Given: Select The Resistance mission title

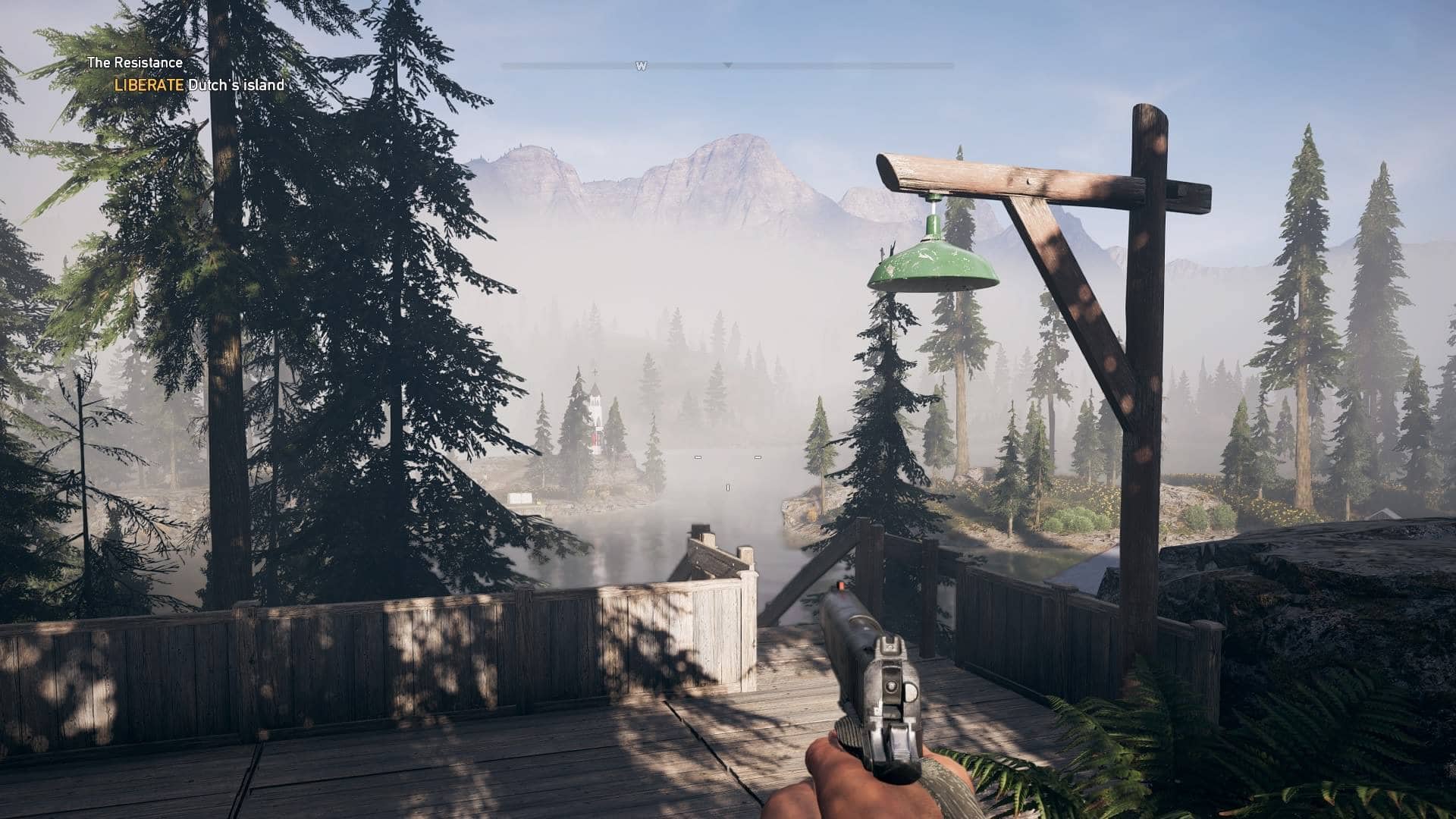Looking at the screenshot, I should point(135,63).
